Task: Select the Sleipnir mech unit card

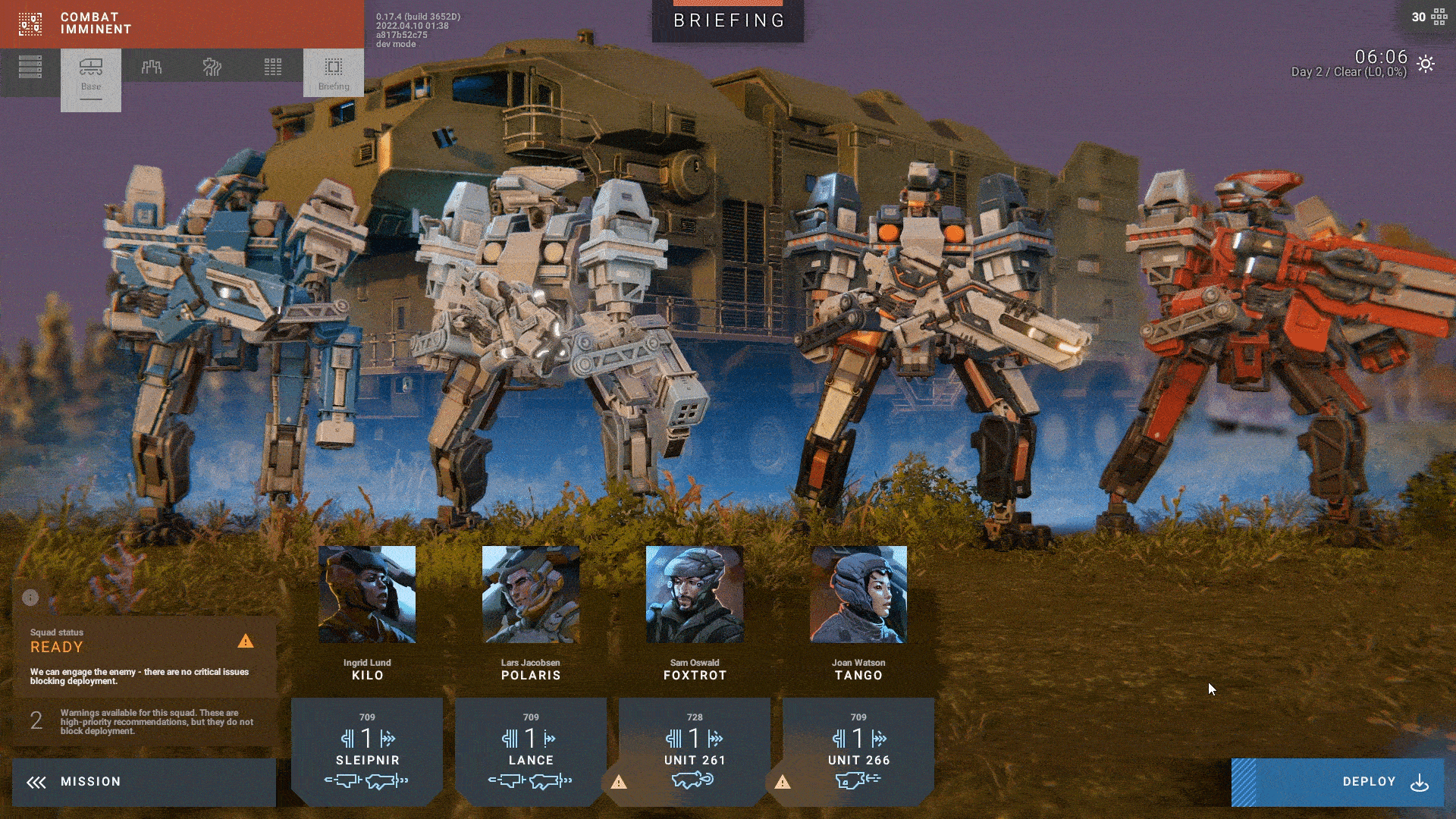Action: click(x=367, y=751)
